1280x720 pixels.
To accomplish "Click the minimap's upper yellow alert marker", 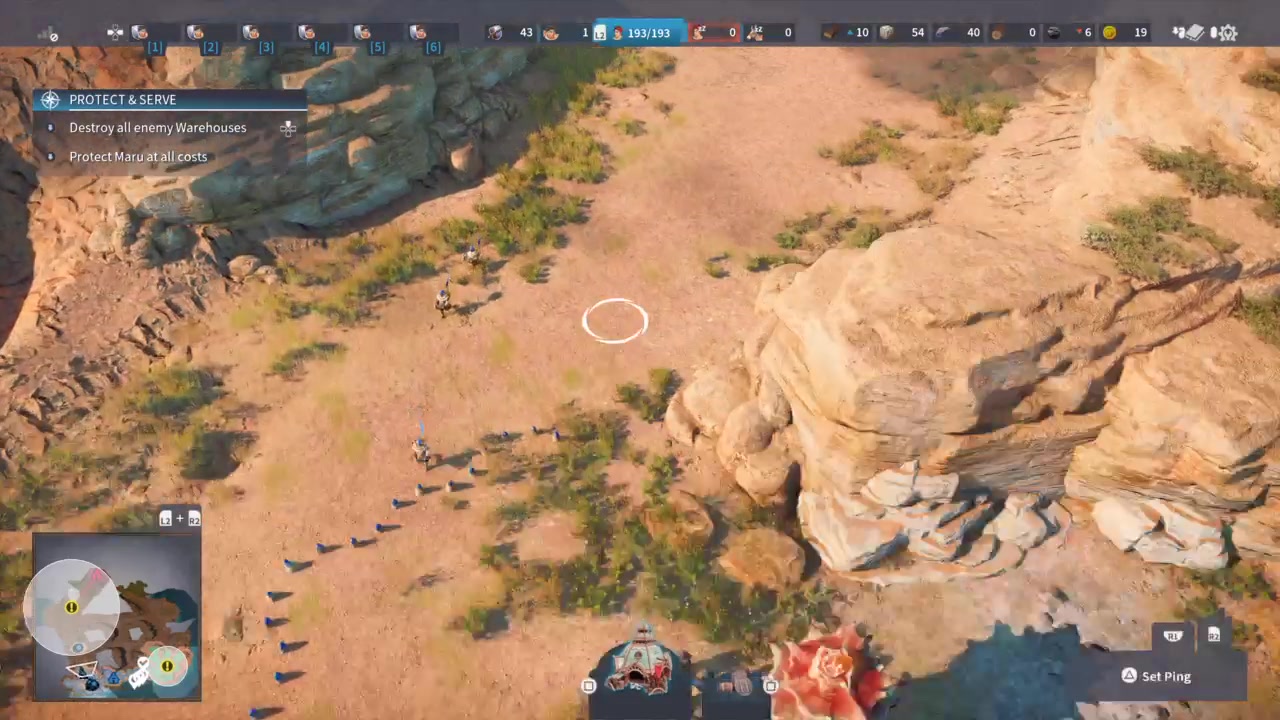I will 72,607.
